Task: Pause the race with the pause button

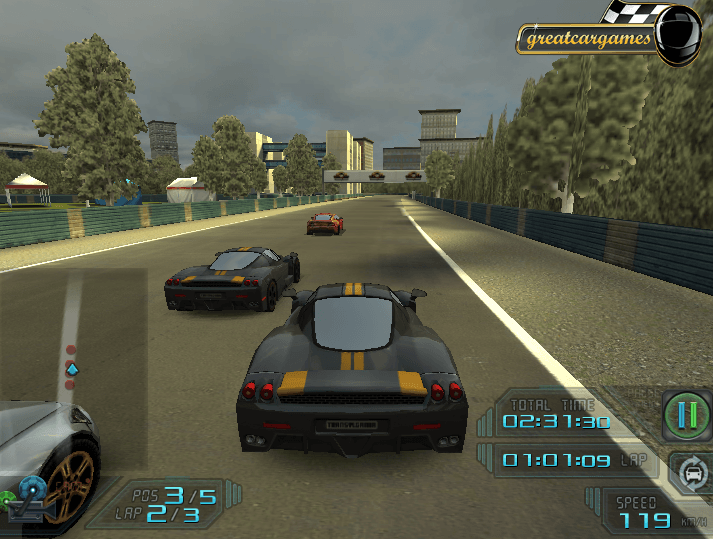Action: (685, 414)
